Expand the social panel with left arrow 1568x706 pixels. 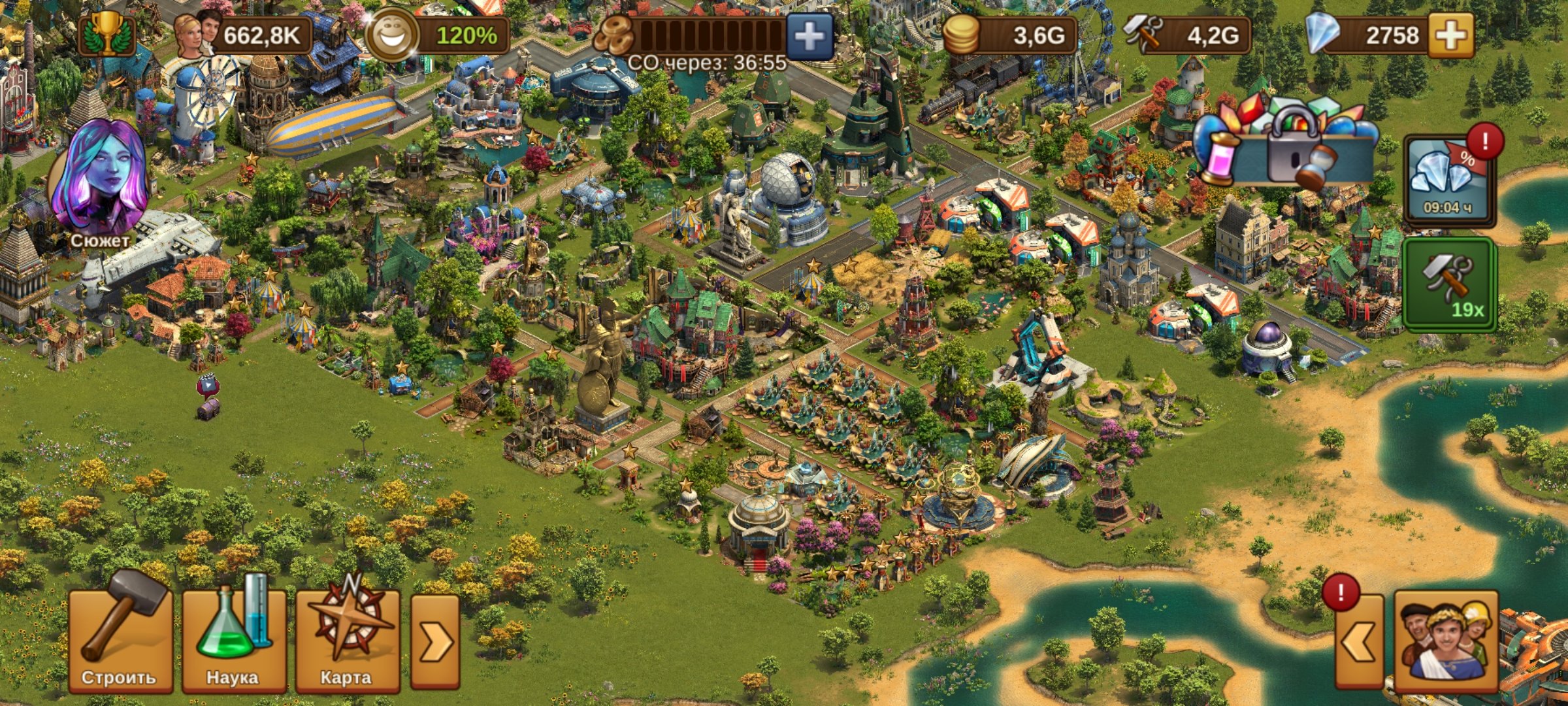(x=1360, y=642)
